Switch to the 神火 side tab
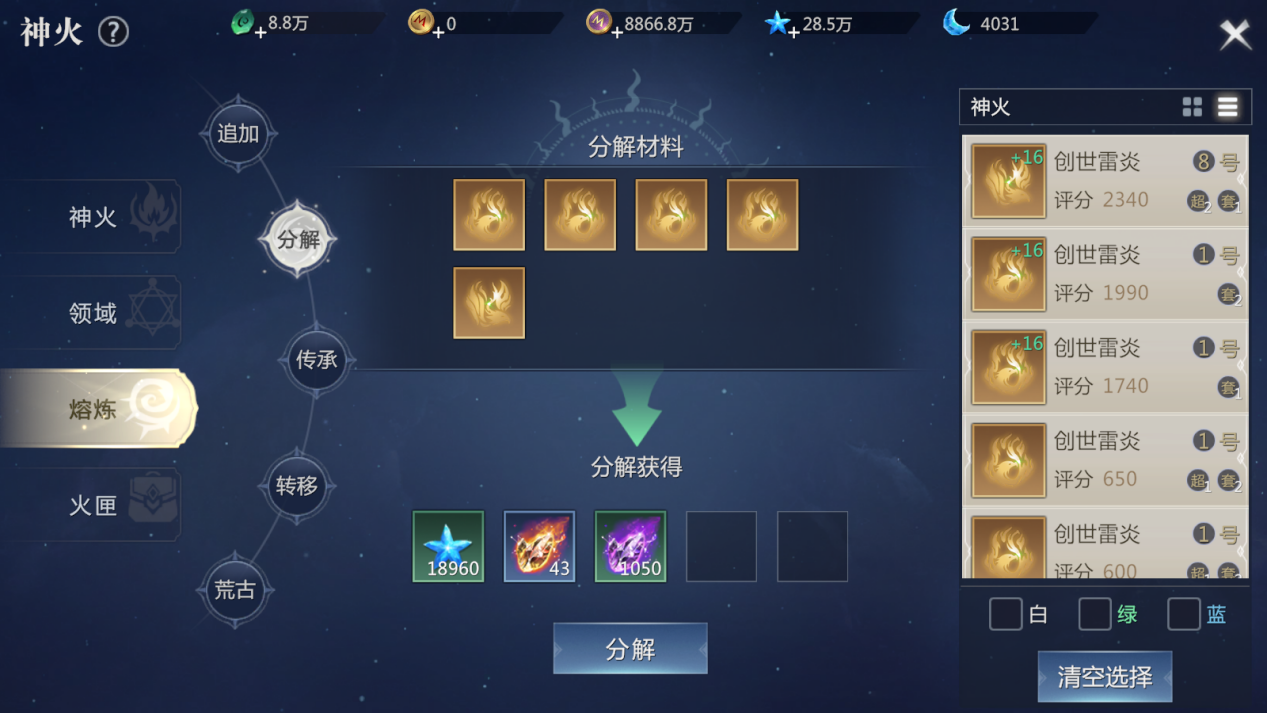The height and width of the screenshot is (713, 1267). pyautogui.click(x=95, y=217)
